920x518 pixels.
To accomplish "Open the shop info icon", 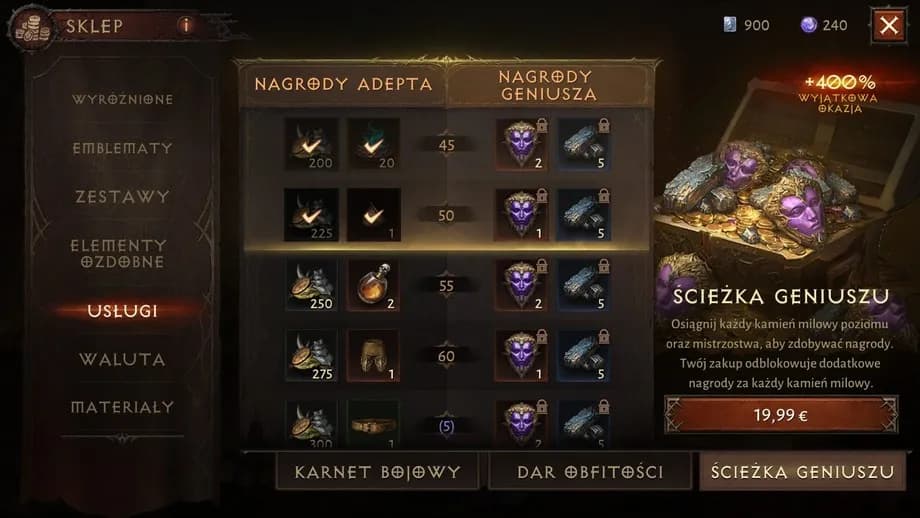I will click(x=185, y=25).
